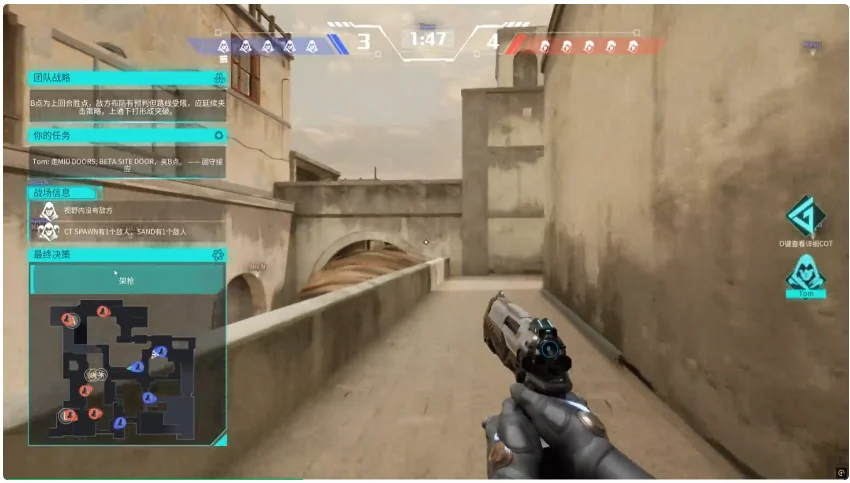The image size is (850, 483).
Task: Click the blue team player icons bar
Action: (268, 45)
